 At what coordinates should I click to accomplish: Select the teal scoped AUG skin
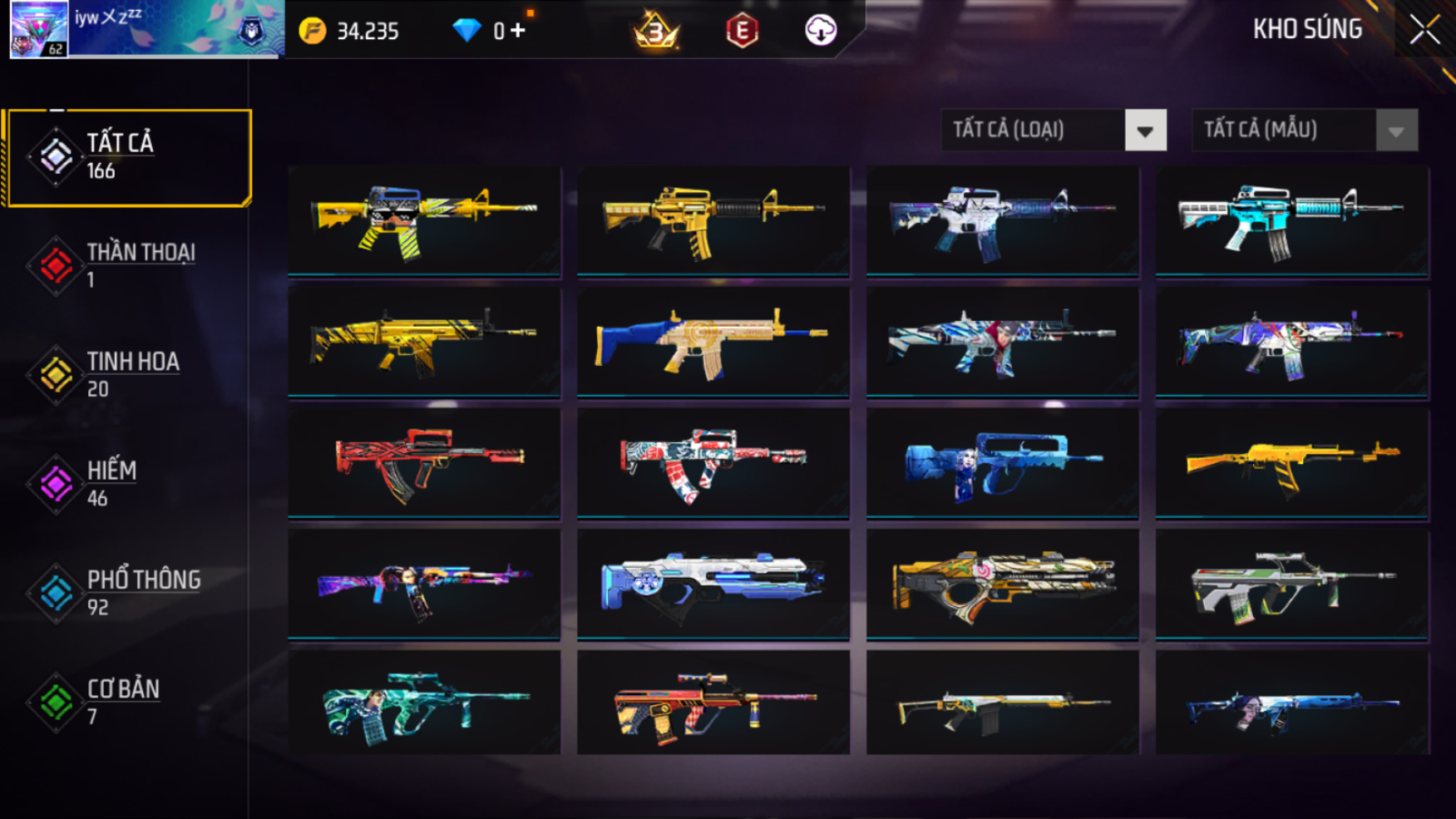[424, 703]
